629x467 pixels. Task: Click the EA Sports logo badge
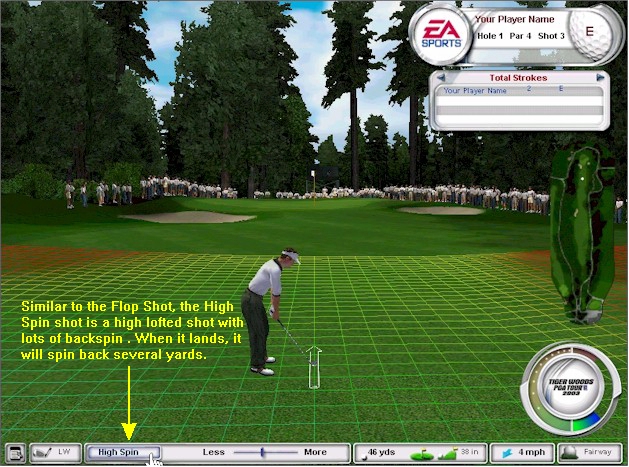tap(439, 35)
